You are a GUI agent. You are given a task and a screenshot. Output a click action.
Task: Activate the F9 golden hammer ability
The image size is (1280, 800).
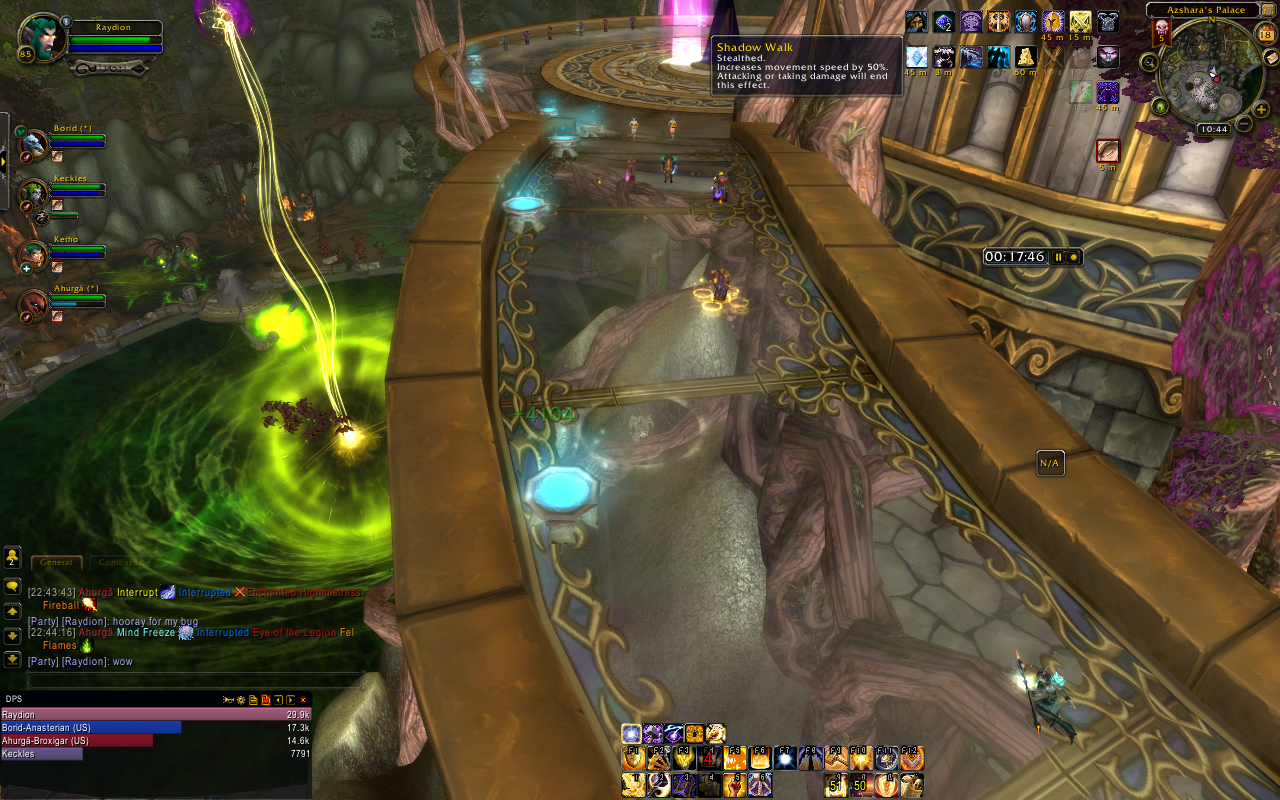836,759
